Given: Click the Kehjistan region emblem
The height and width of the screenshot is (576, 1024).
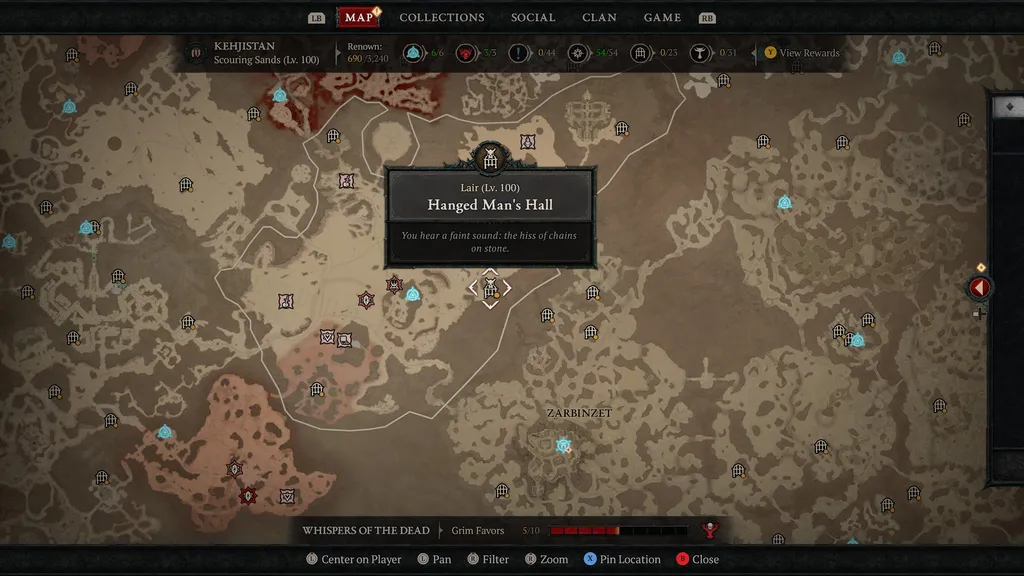Looking at the screenshot, I should coord(196,53).
